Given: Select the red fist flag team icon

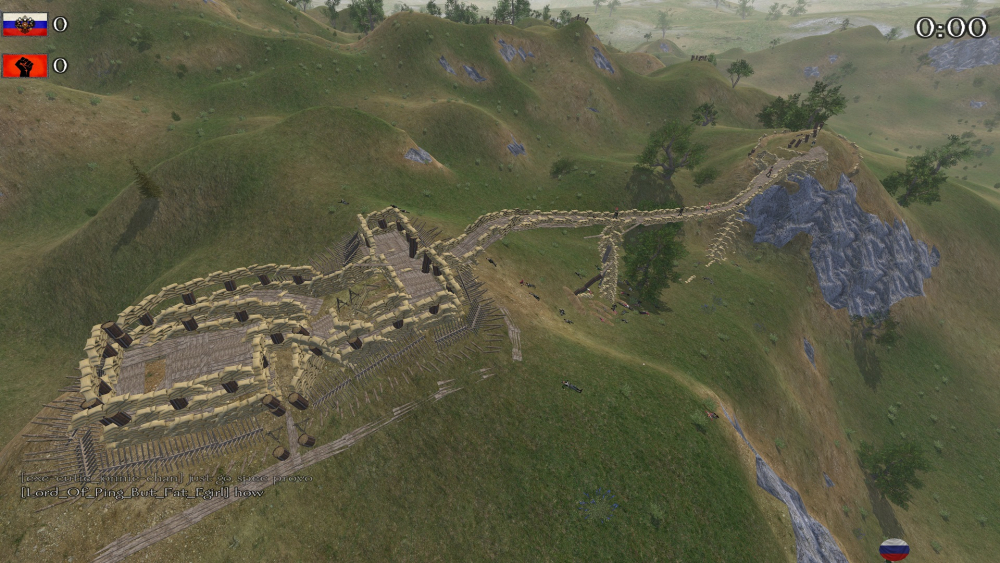Looking at the screenshot, I should [x=25, y=66].
